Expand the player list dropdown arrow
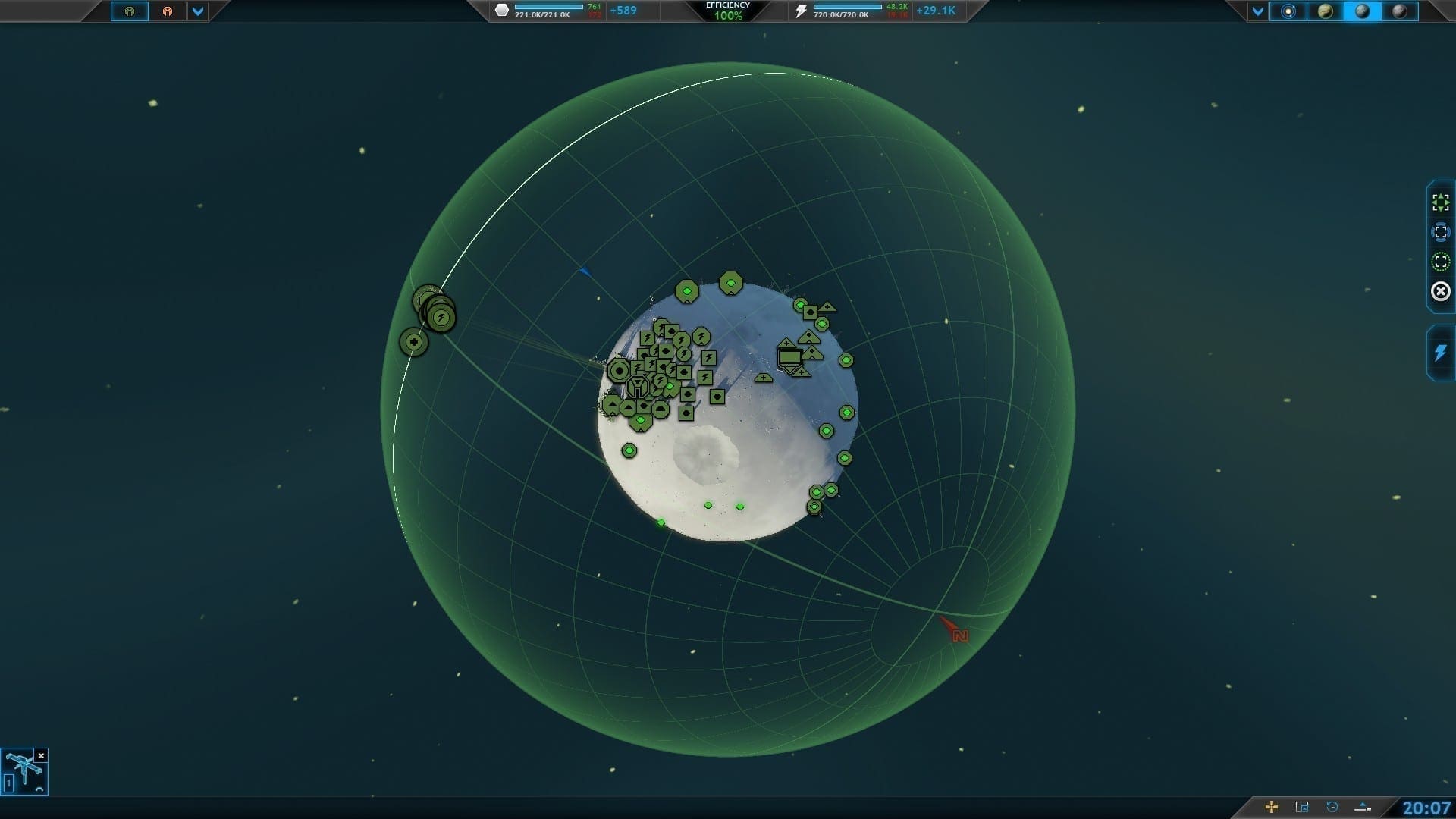This screenshot has width=1456, height=819. pyautogui.click(x=197, y=11)
